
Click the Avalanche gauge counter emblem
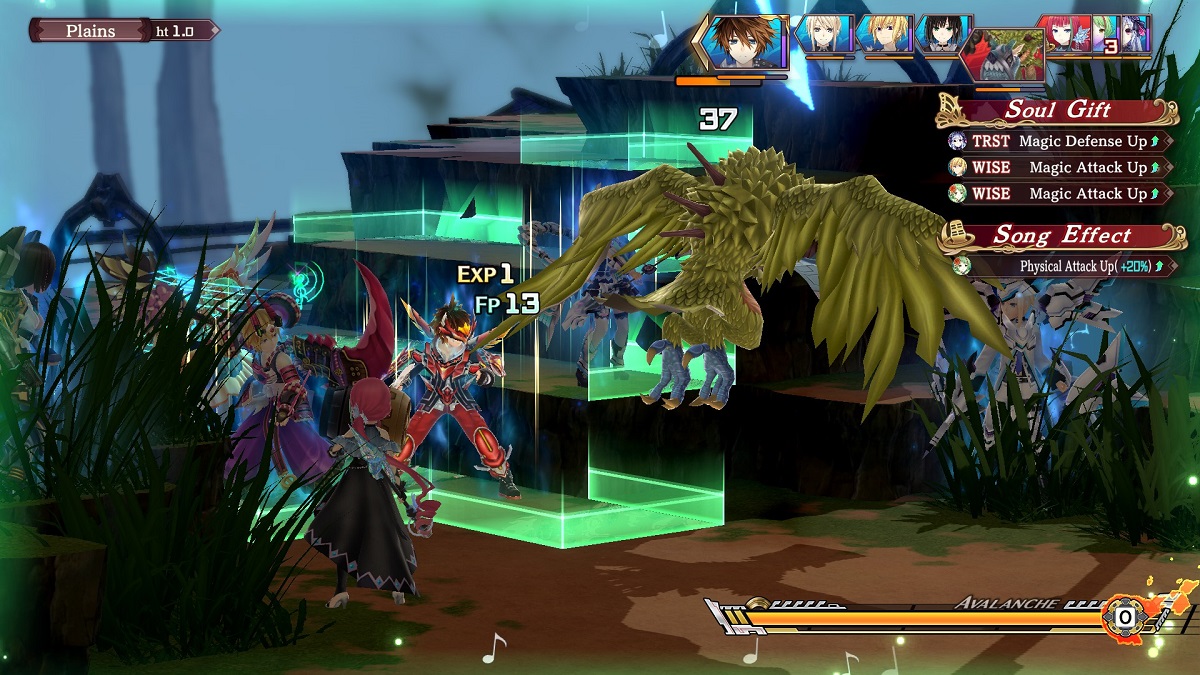click(1125, 617)
